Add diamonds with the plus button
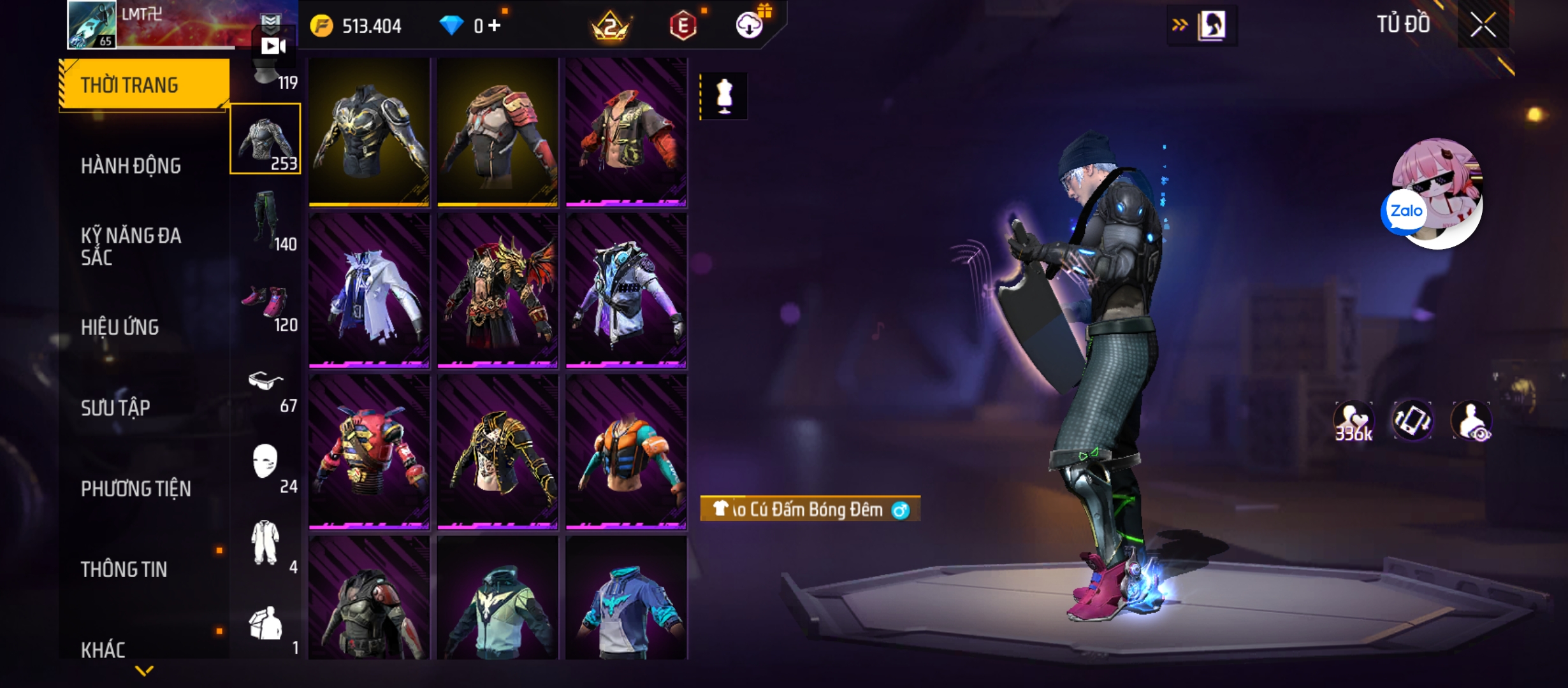This screenshot has height=688, width=1568. (495, 25)
